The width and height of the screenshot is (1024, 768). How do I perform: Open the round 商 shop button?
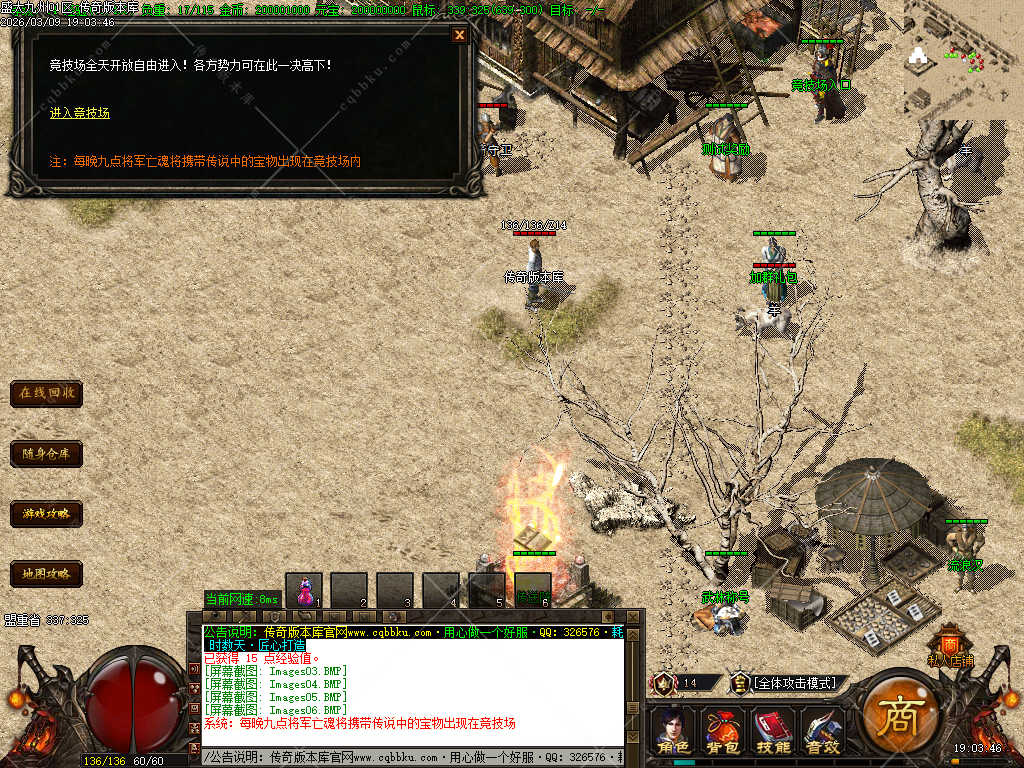point(898,718)
